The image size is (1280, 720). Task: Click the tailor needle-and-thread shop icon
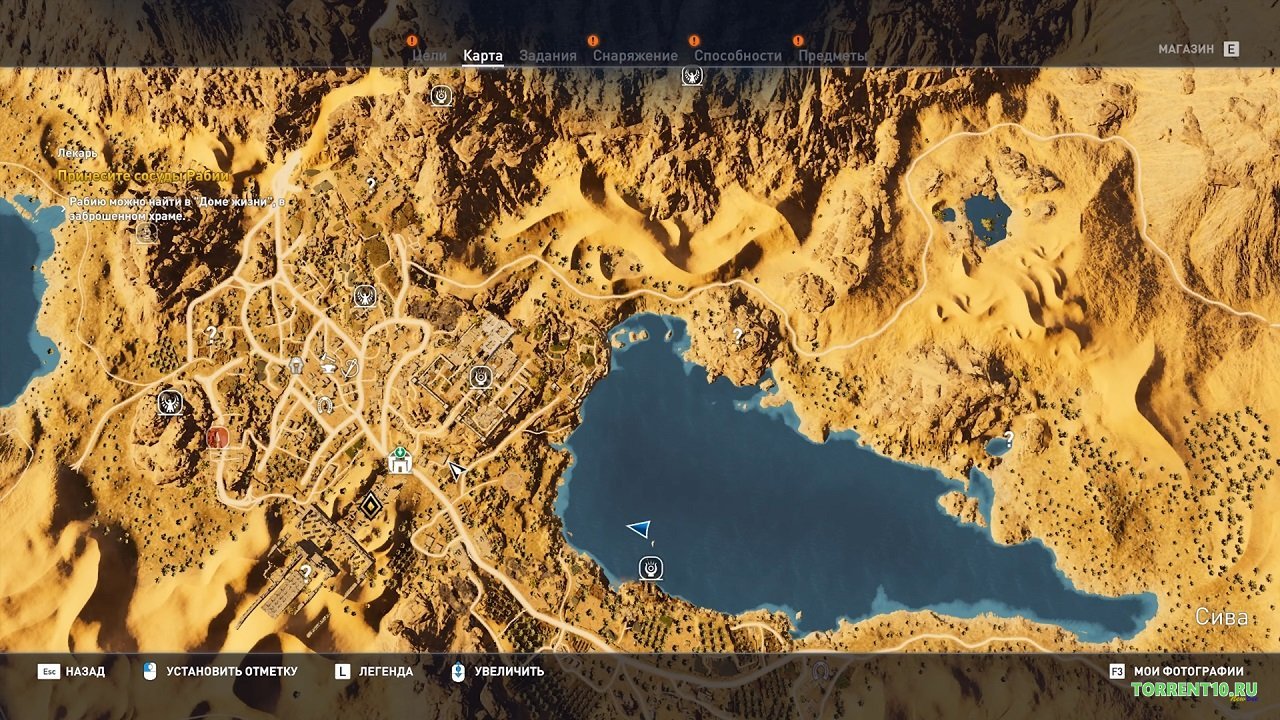350,369
